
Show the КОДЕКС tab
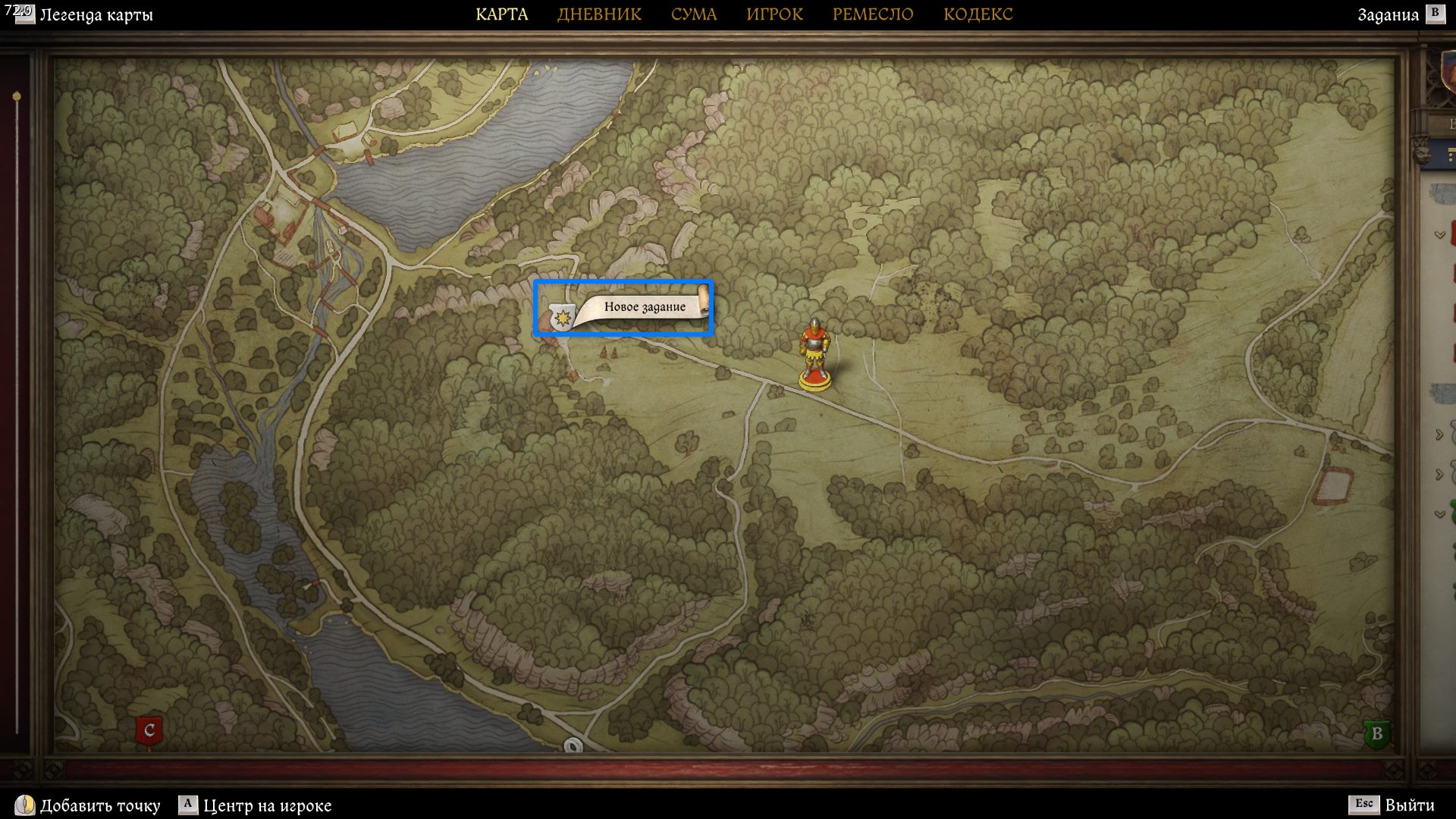977,14
